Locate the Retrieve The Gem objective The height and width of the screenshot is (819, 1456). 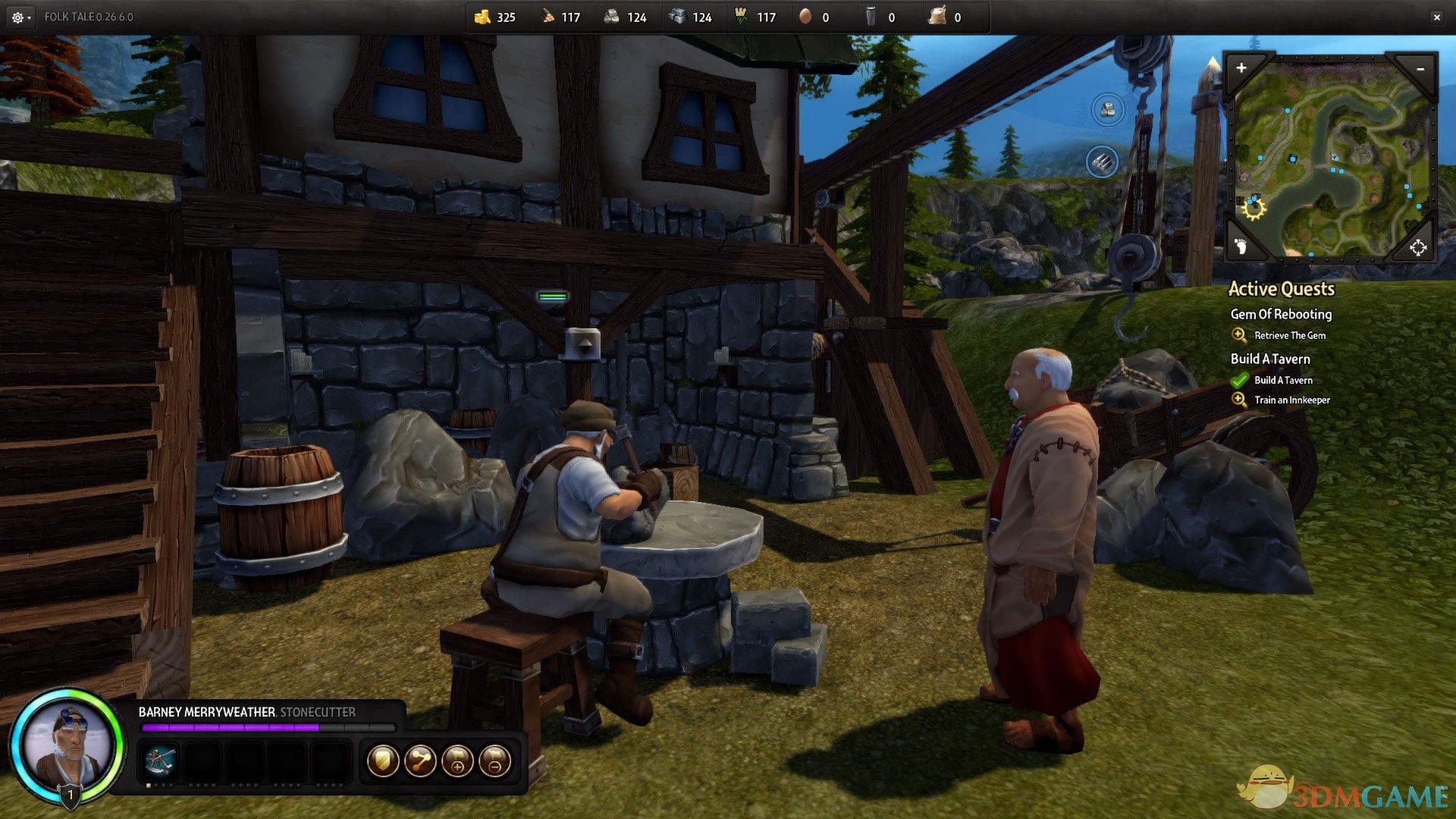click(x=1289, y=335)
